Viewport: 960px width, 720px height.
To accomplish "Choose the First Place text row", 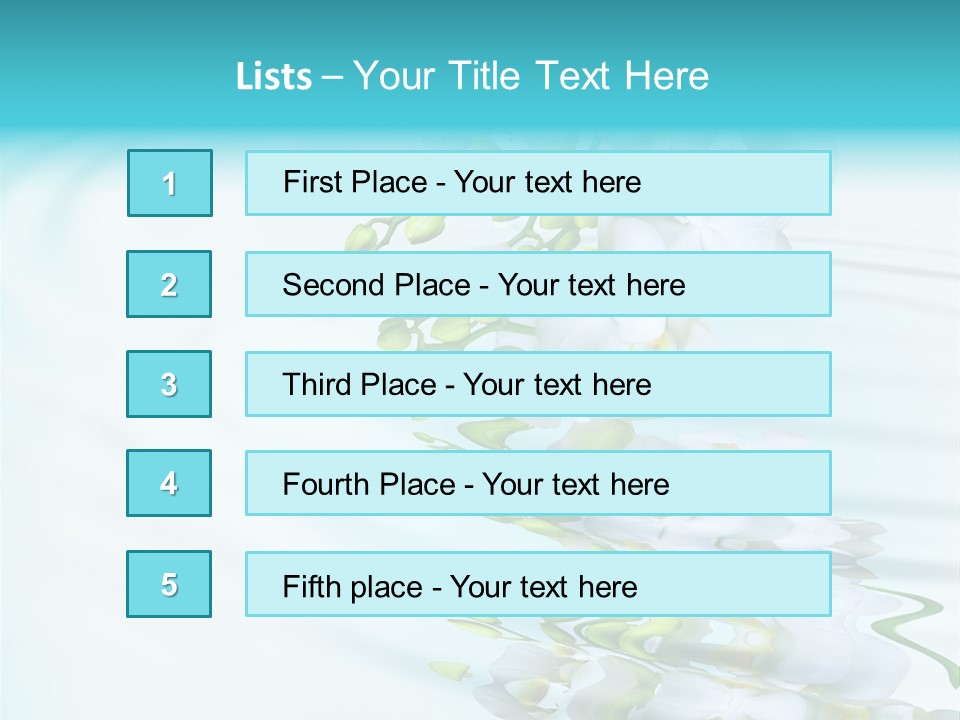I will click(538, 183).
